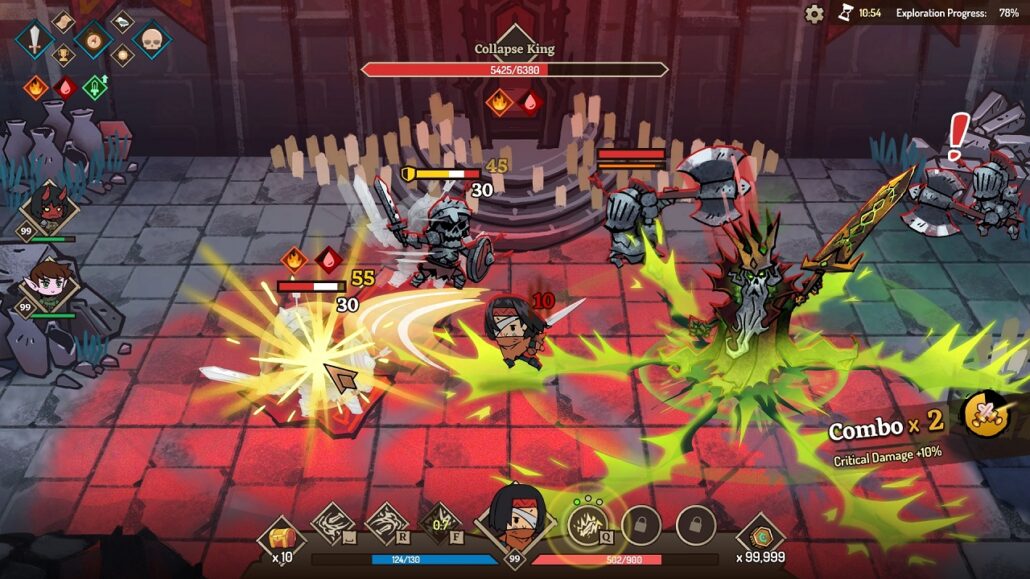Open the gear settings menu
Image resolution: width=1030 pixels, height=579 pixels.
(815, 14)
